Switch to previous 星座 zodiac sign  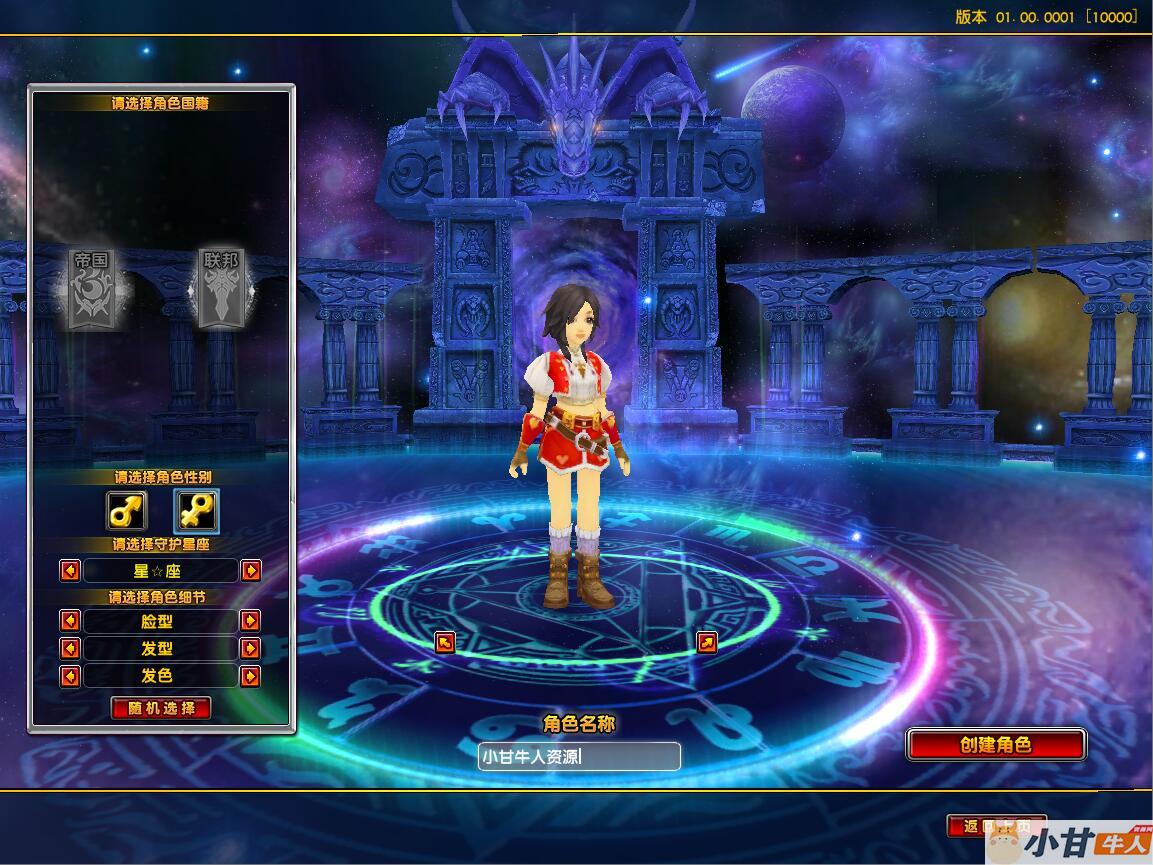click(x=70, y=570)
